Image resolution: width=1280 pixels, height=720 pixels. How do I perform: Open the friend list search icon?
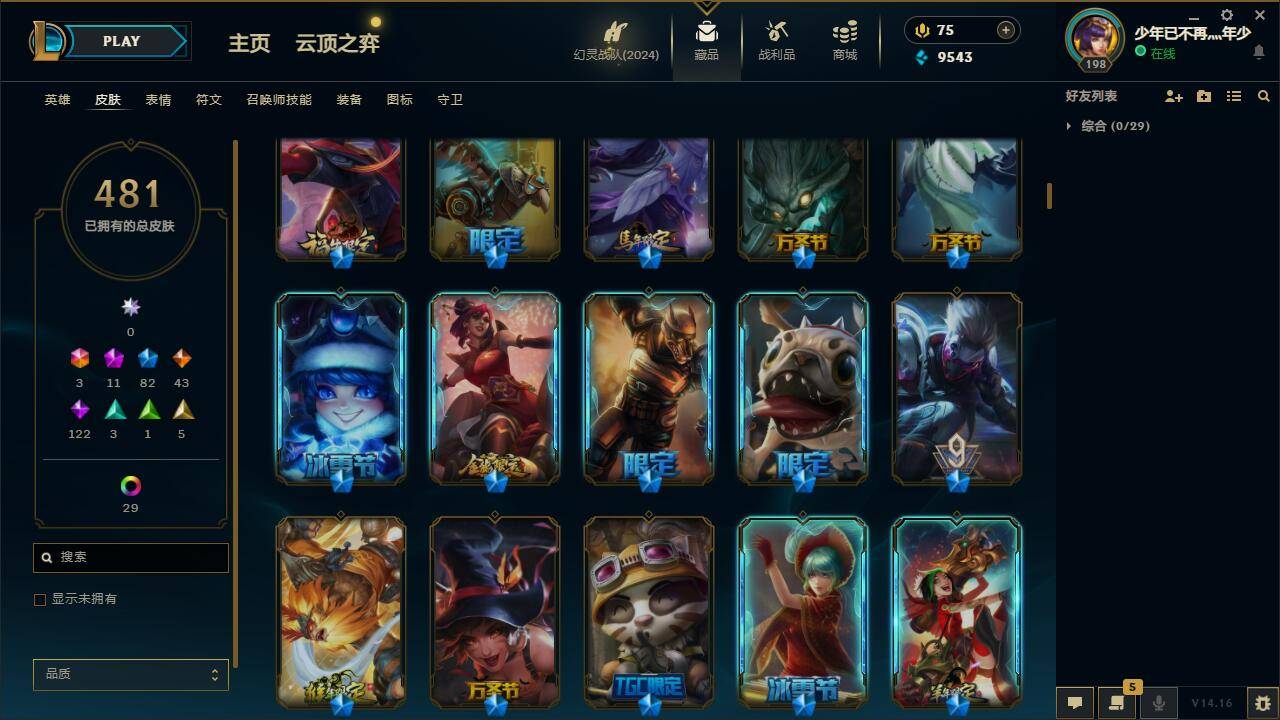pos(1263,96)
